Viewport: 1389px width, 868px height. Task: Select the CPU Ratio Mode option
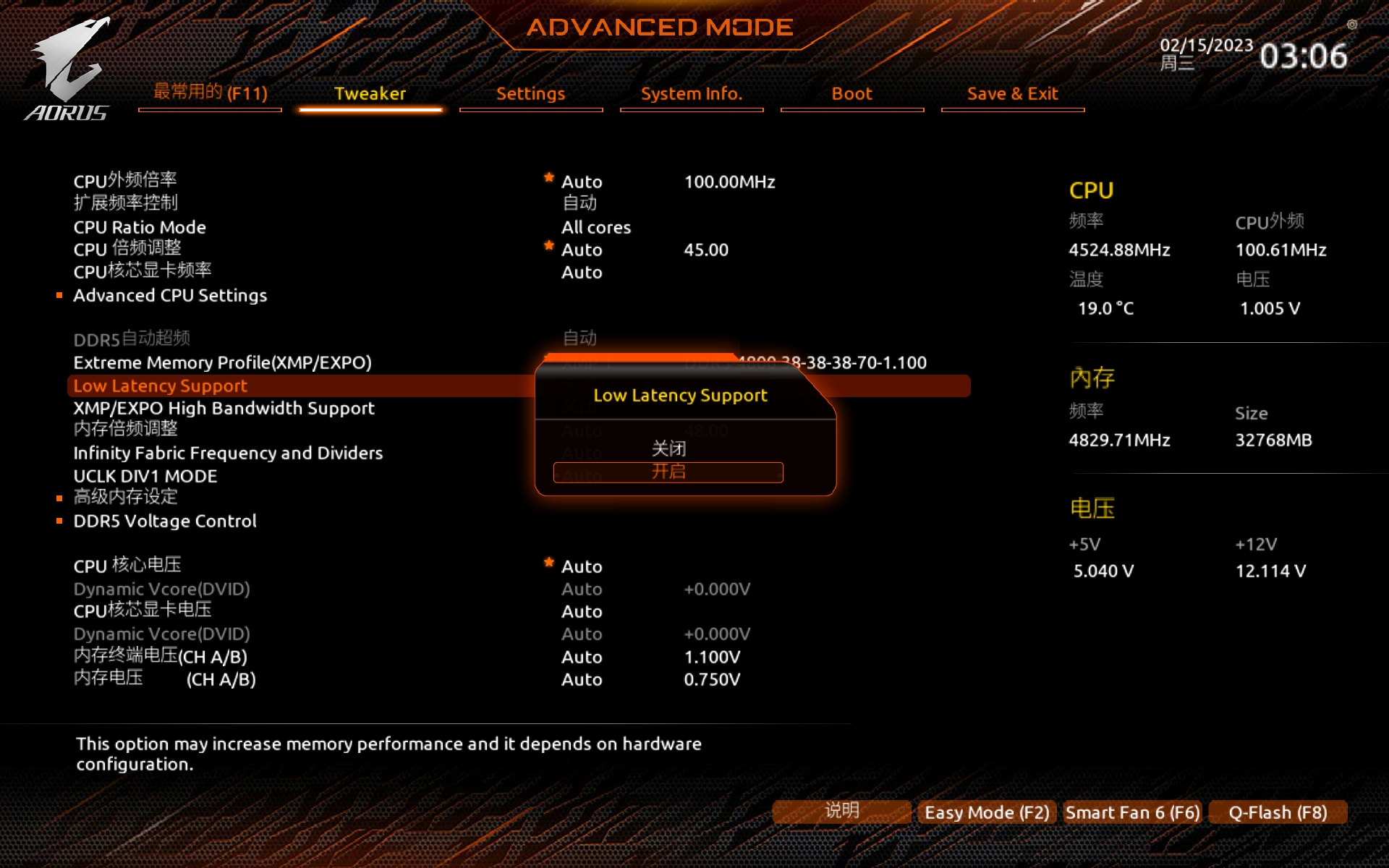(x=140, y=227)
